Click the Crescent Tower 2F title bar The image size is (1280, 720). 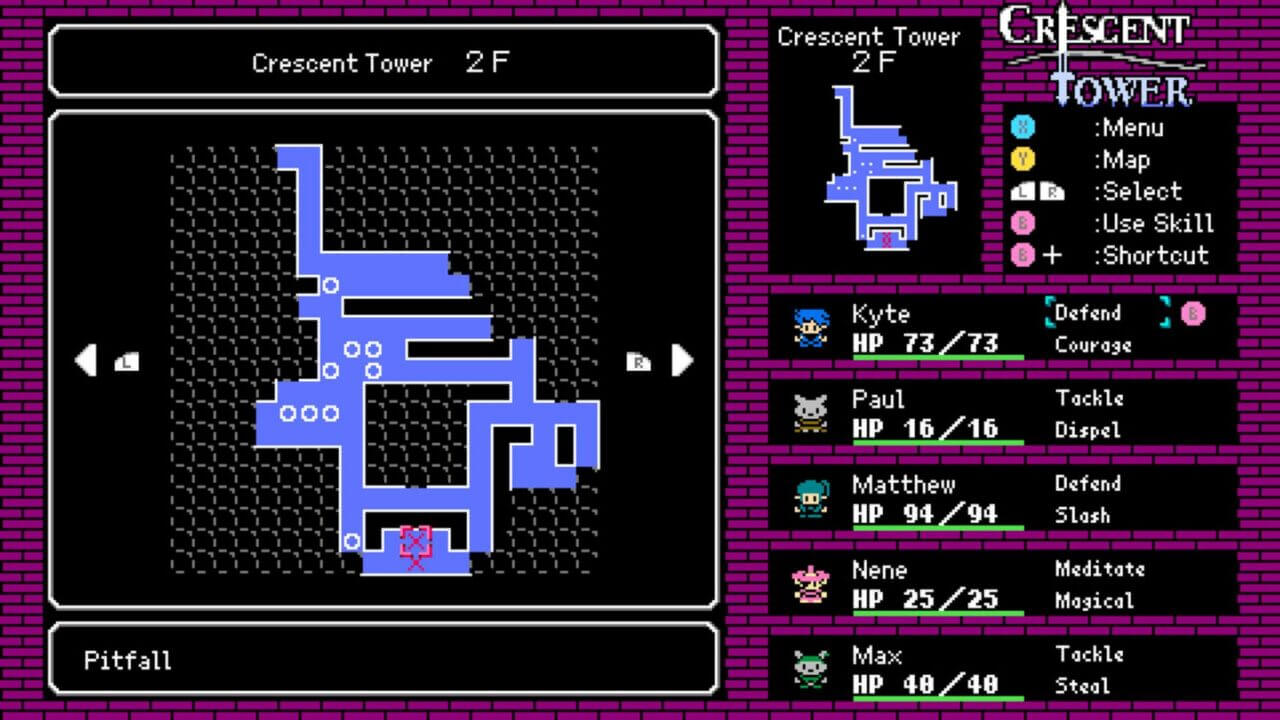383,64
